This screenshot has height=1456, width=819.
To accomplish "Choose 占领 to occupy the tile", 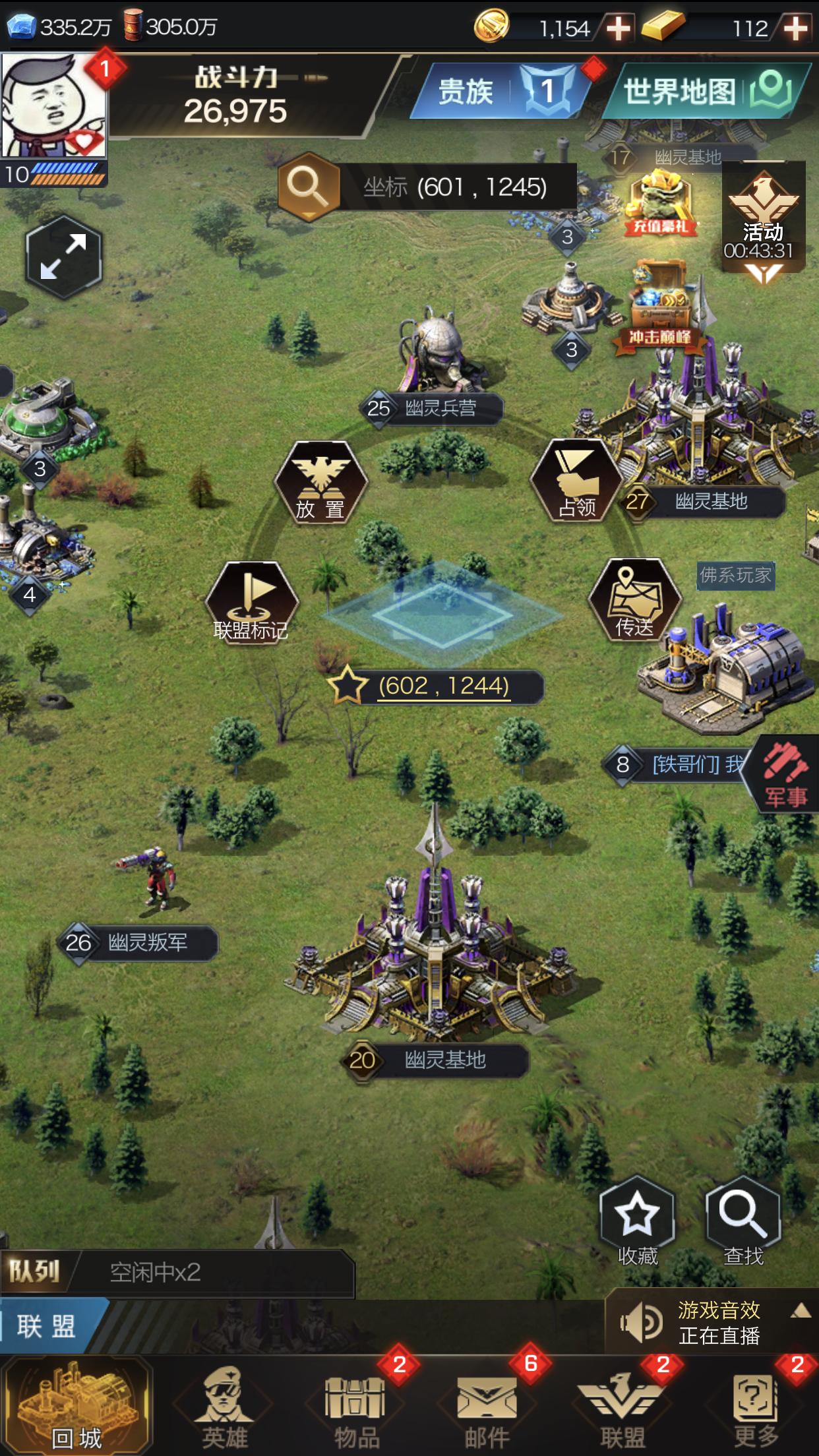I will (576, 481).
